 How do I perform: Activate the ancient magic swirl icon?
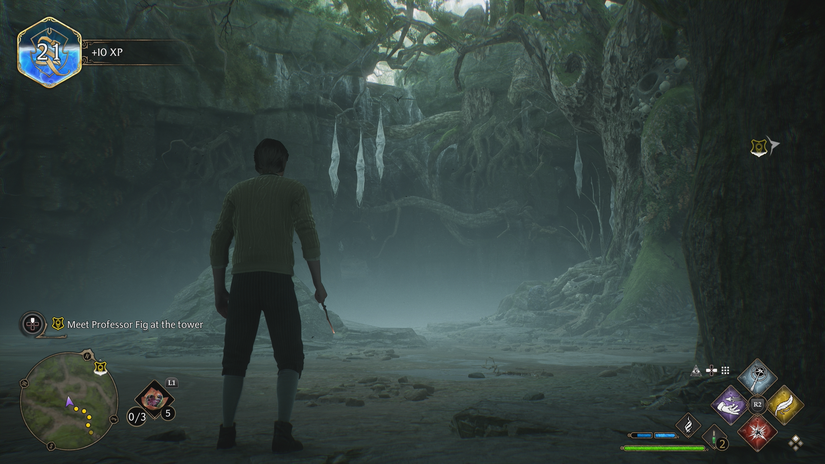689,425
